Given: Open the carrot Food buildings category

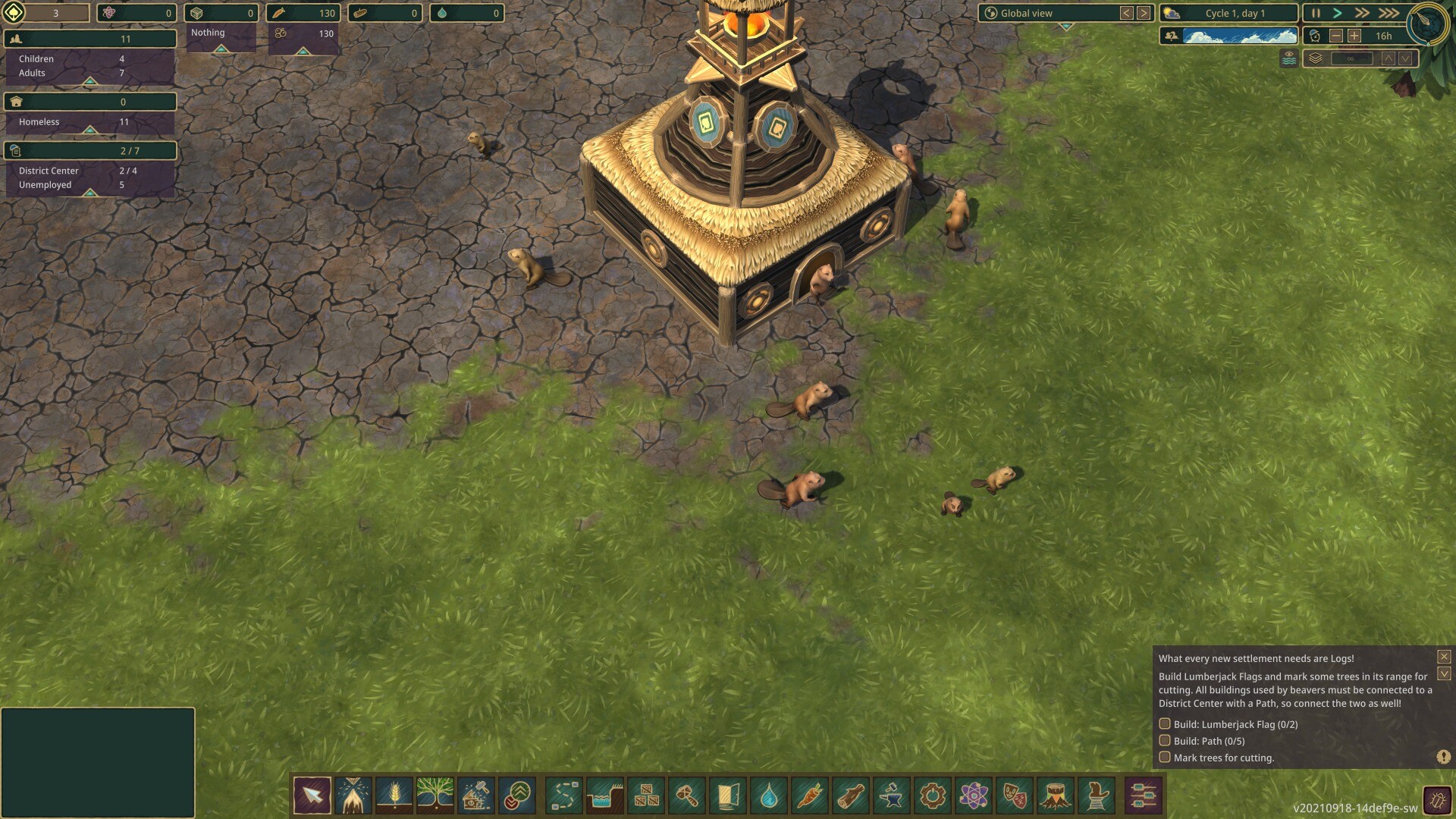Looking at the screenshot, I should pos(810,795).
